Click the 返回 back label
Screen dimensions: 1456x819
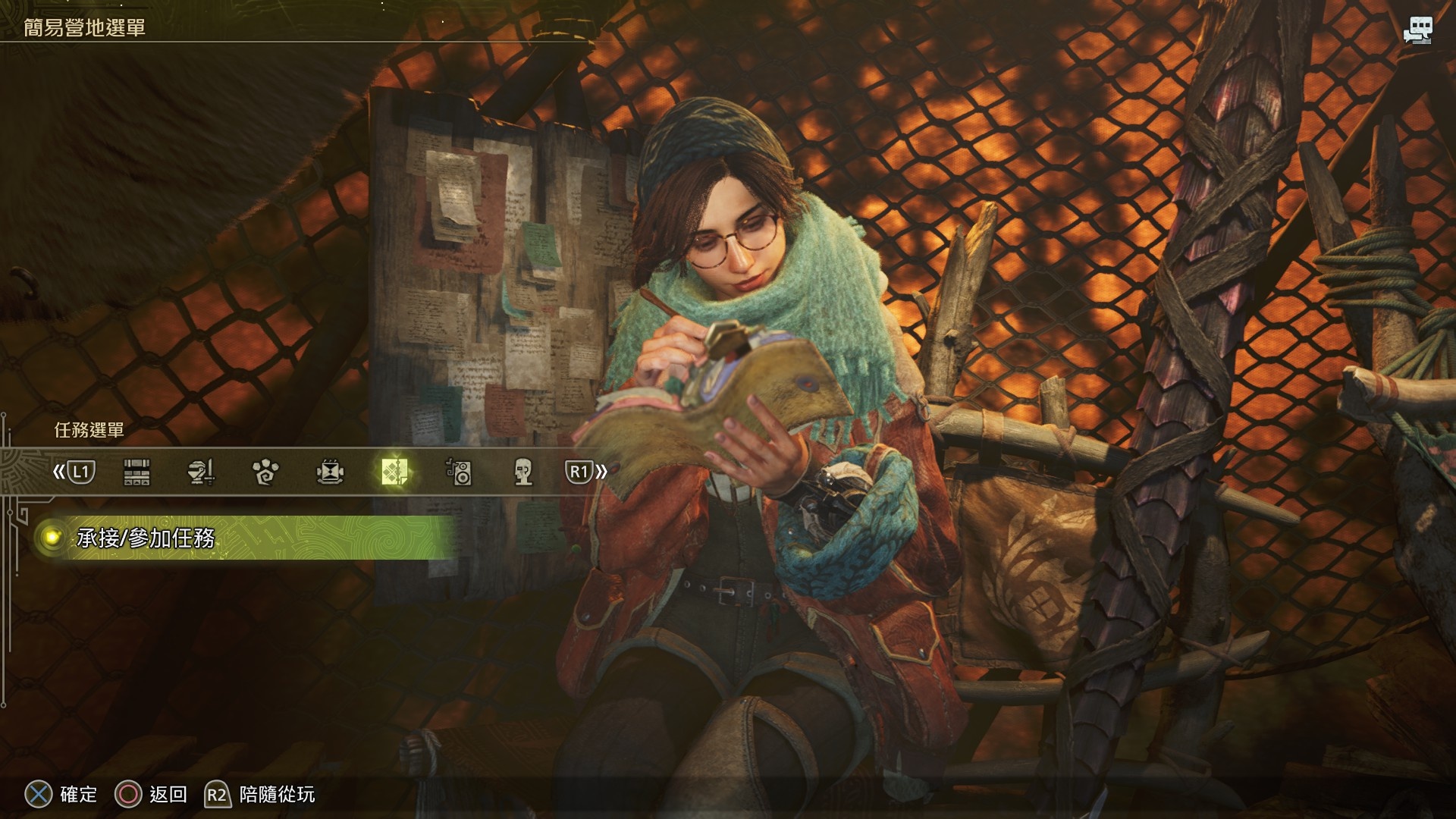[x=168, y=794]
